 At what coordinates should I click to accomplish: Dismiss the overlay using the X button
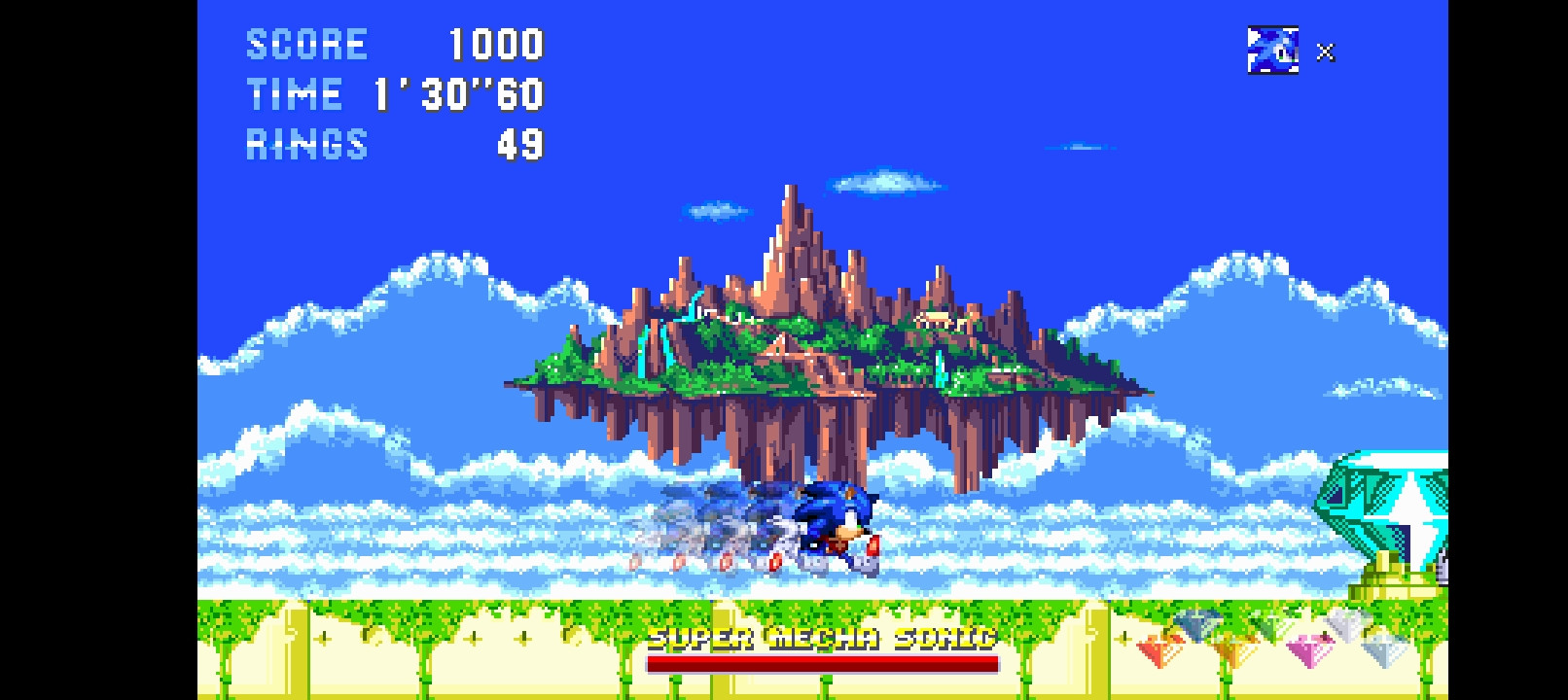1324,53
